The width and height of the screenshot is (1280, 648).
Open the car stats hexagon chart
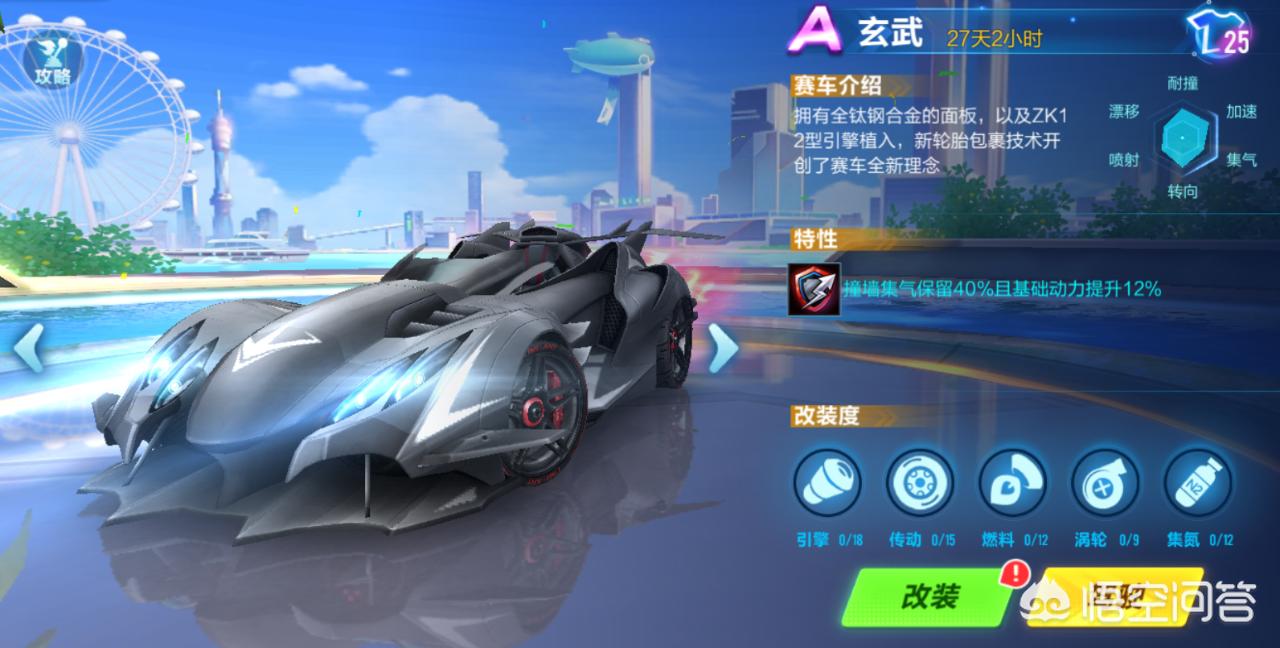pos(1183,139)
